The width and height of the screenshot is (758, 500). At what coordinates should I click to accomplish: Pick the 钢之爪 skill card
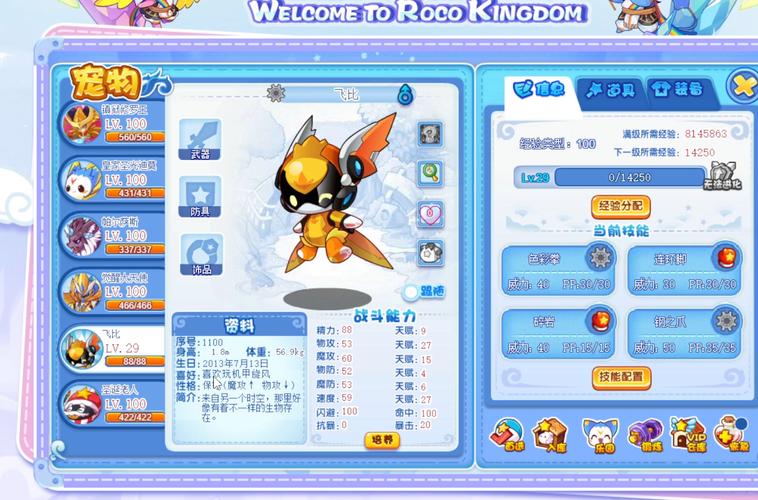coord(684,334)
